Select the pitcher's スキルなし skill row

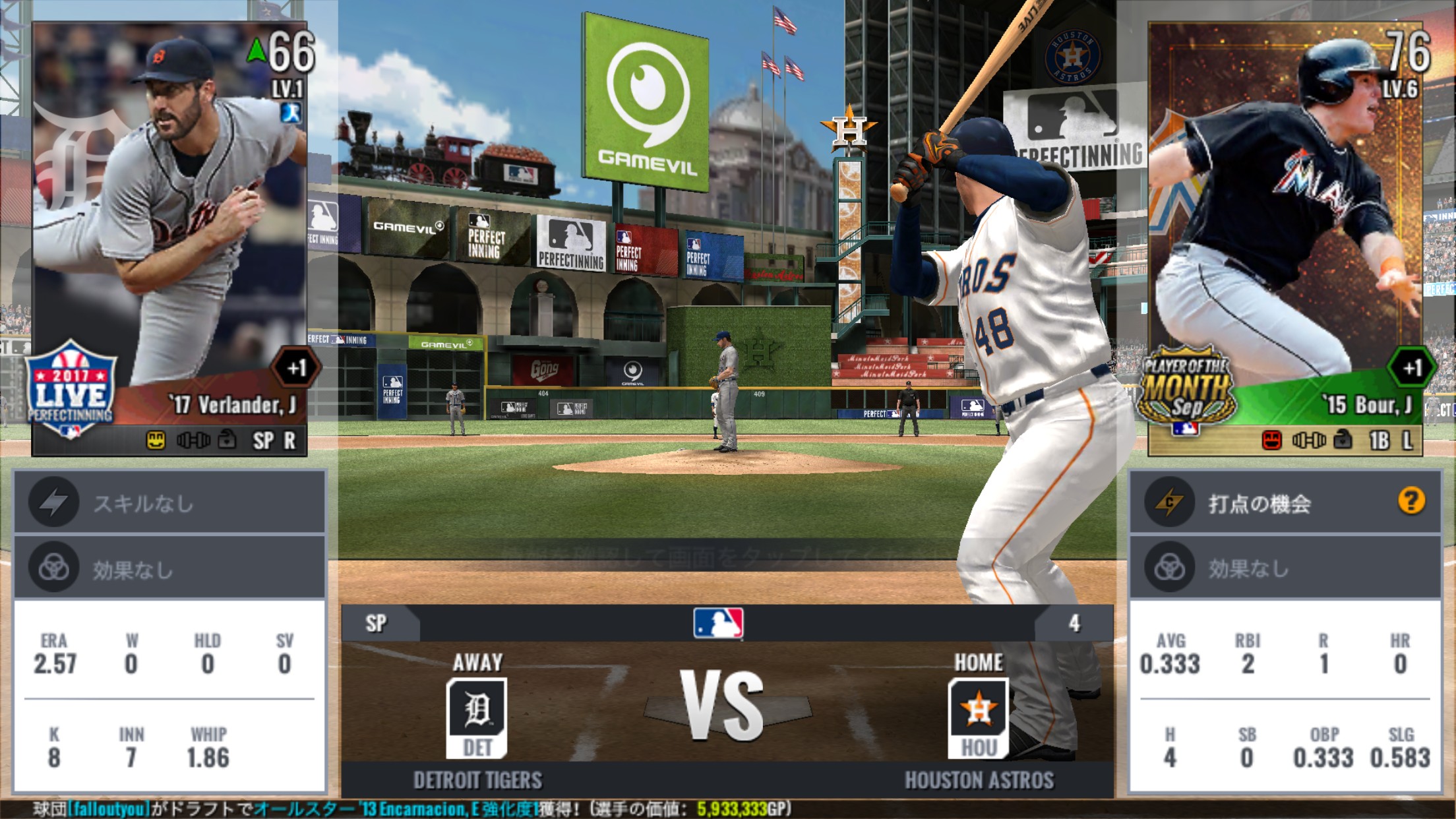(x=169, y=503)
